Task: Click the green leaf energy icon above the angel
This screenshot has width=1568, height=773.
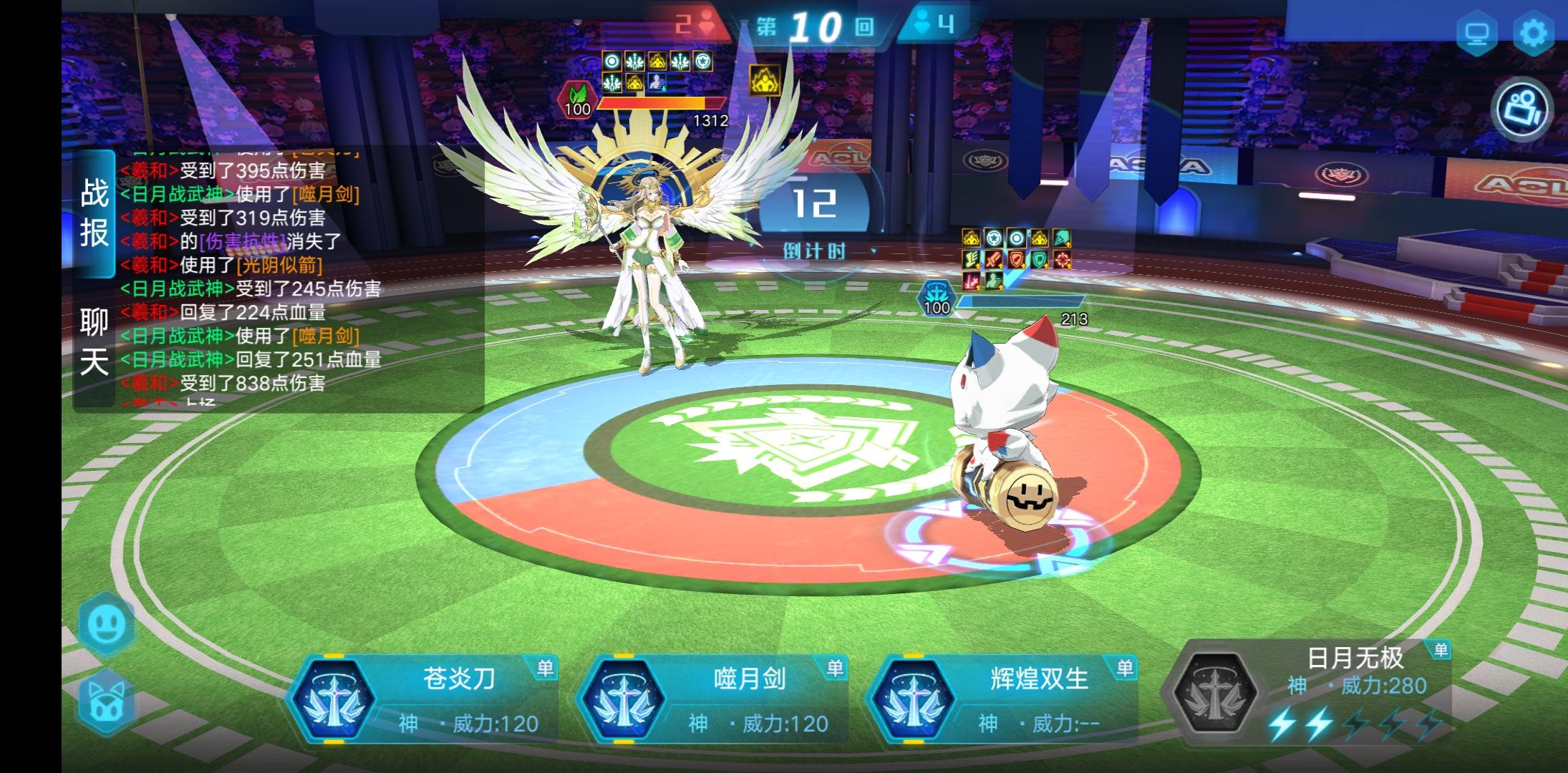Action: 579,101
